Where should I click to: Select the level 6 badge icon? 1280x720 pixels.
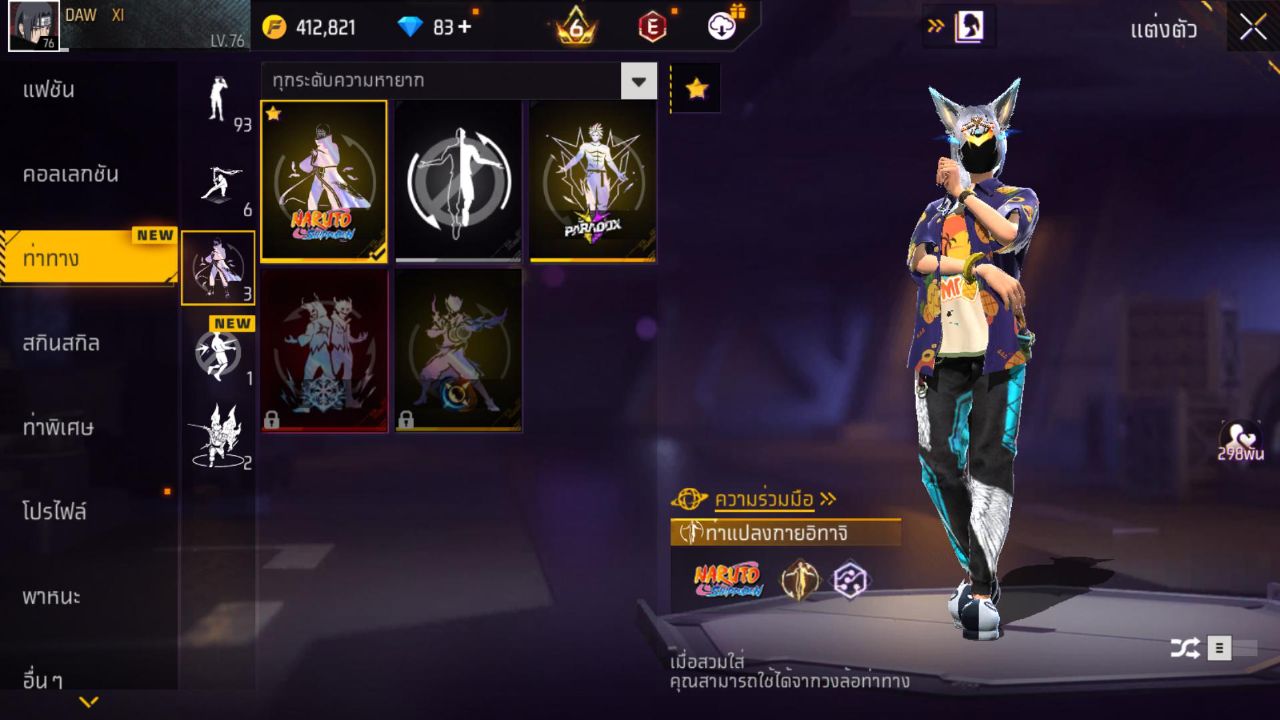click(x=575, y=27)
